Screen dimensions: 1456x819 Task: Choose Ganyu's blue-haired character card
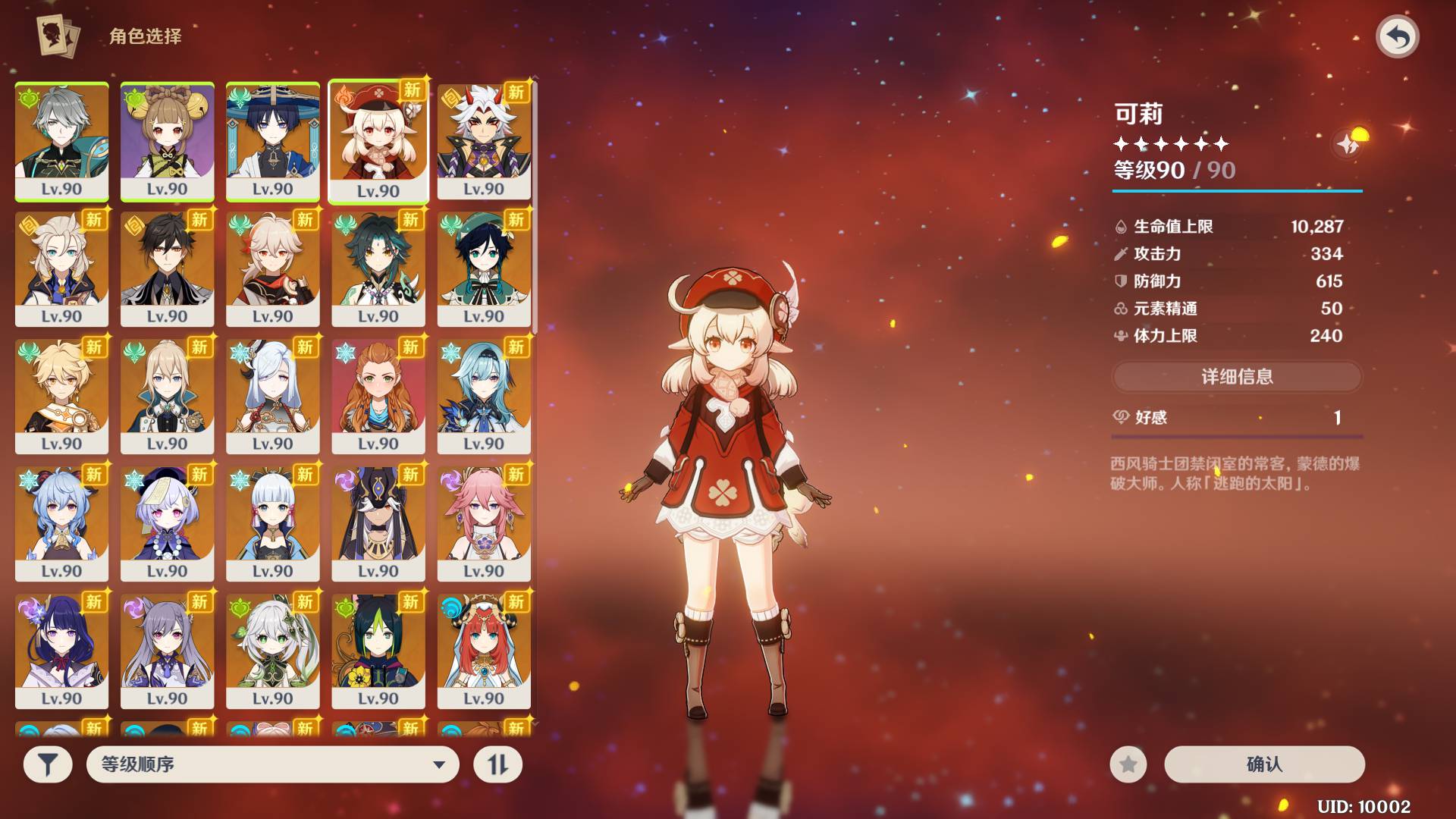click(61, 523)
